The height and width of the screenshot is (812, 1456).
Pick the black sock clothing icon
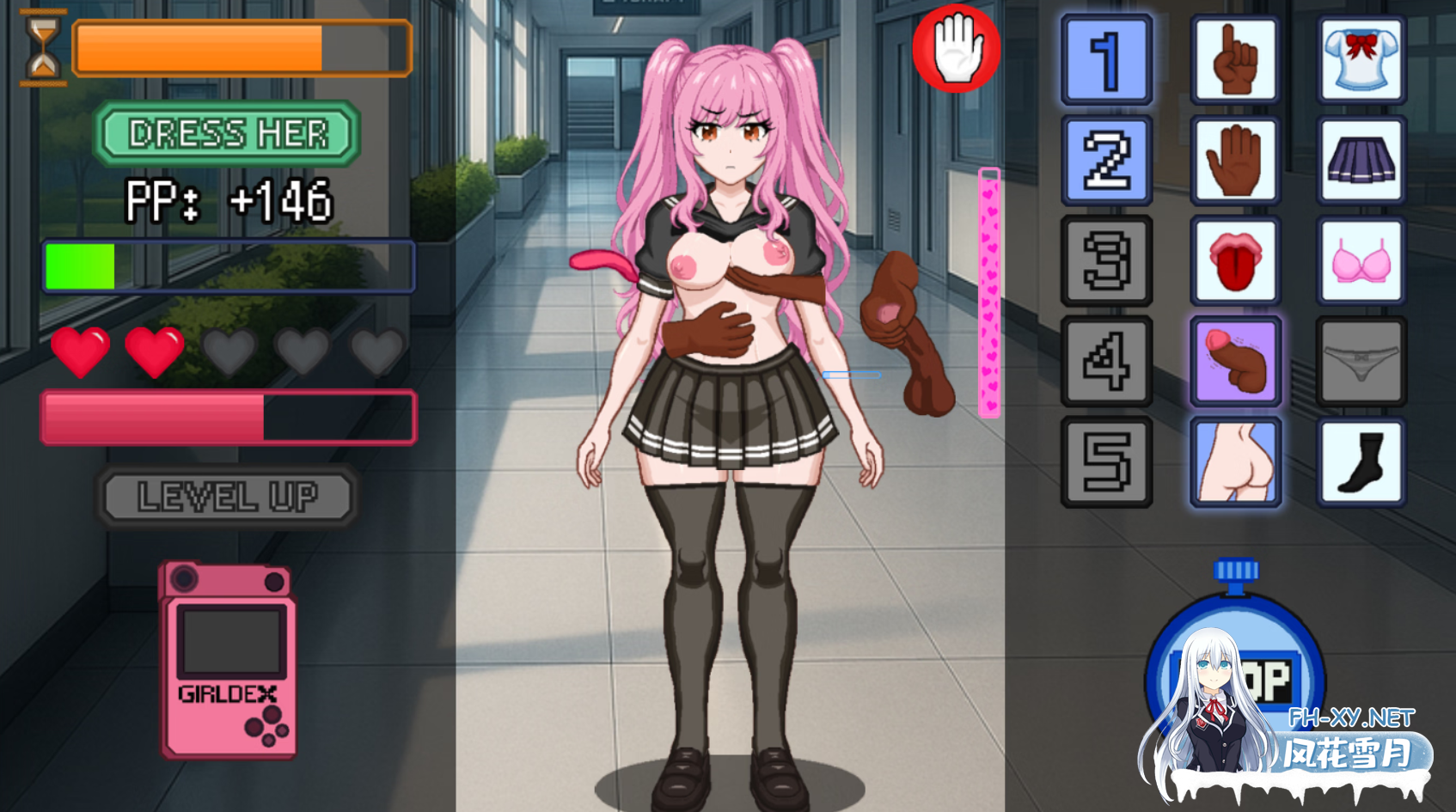coord(1361,461)
